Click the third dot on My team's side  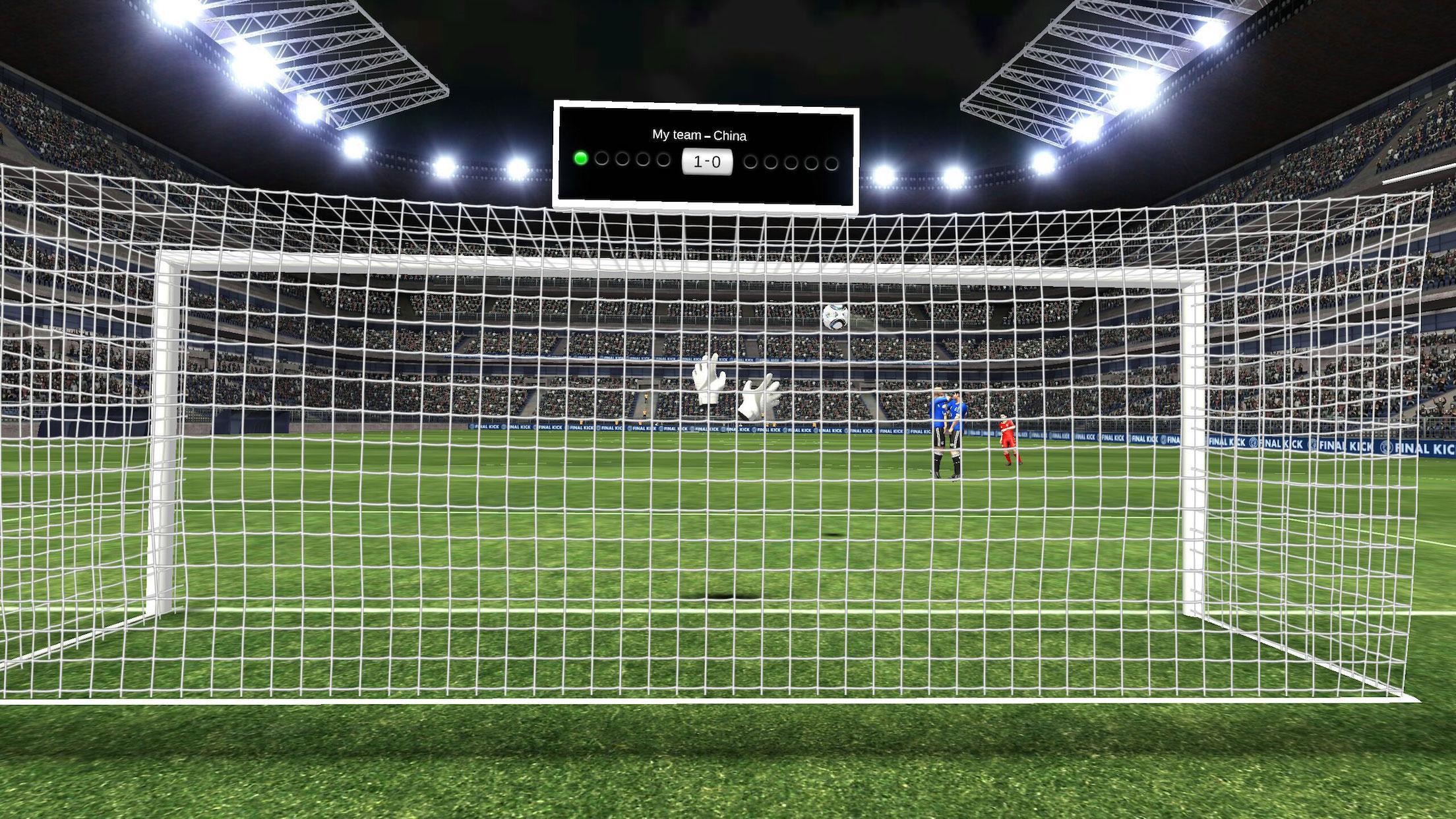(x=622, y=161)
